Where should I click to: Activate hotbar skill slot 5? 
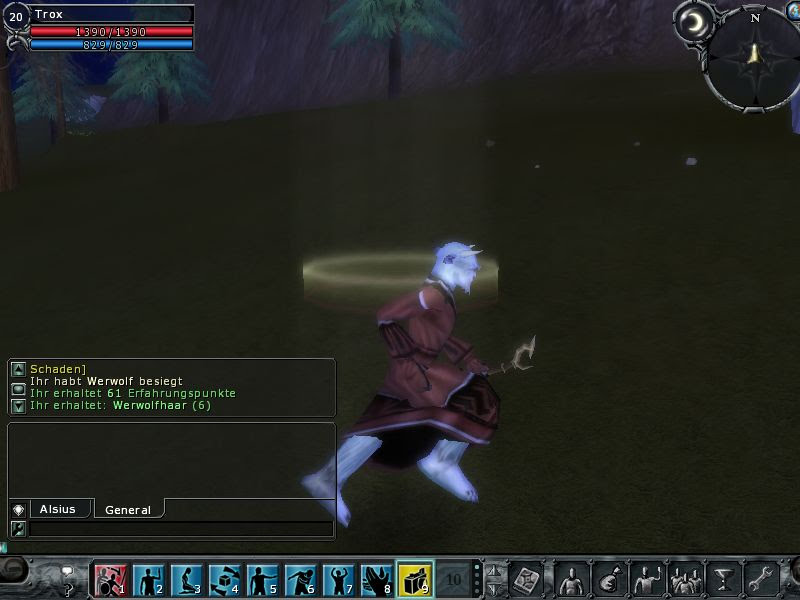pyautogui.click(x=261, y=579)
